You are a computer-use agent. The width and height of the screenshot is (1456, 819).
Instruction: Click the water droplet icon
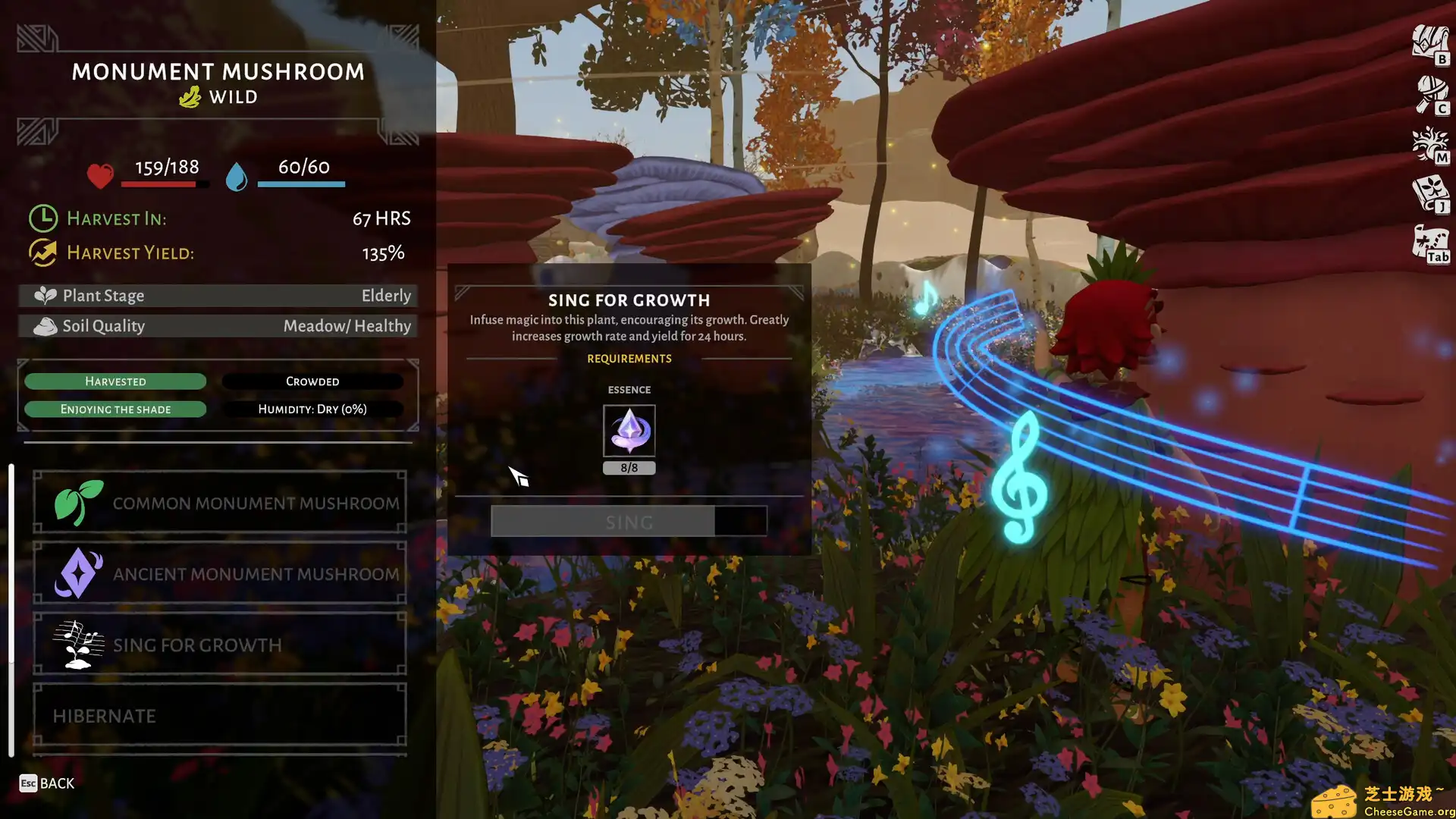point(236,176)
